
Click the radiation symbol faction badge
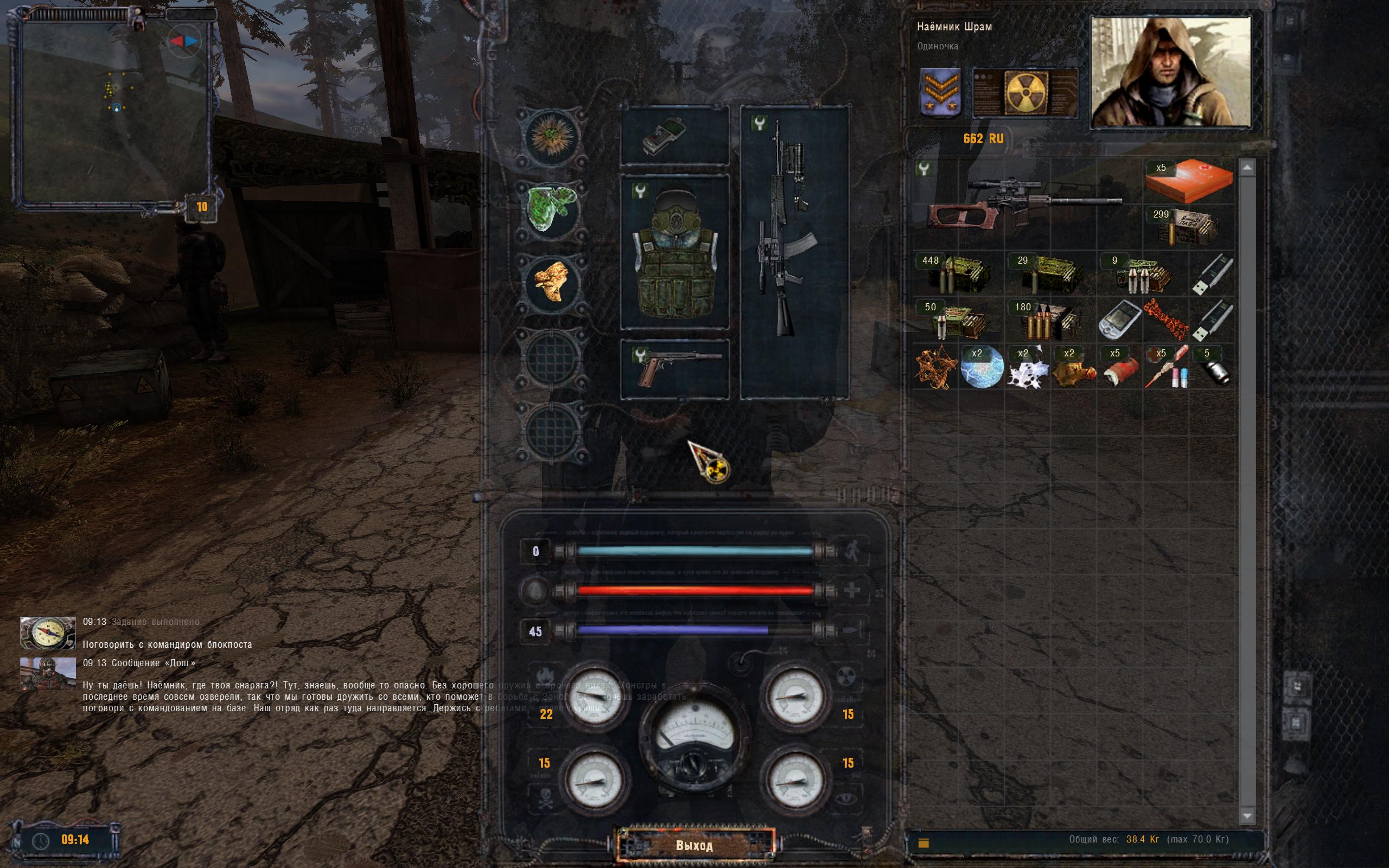click(1025, 92)
